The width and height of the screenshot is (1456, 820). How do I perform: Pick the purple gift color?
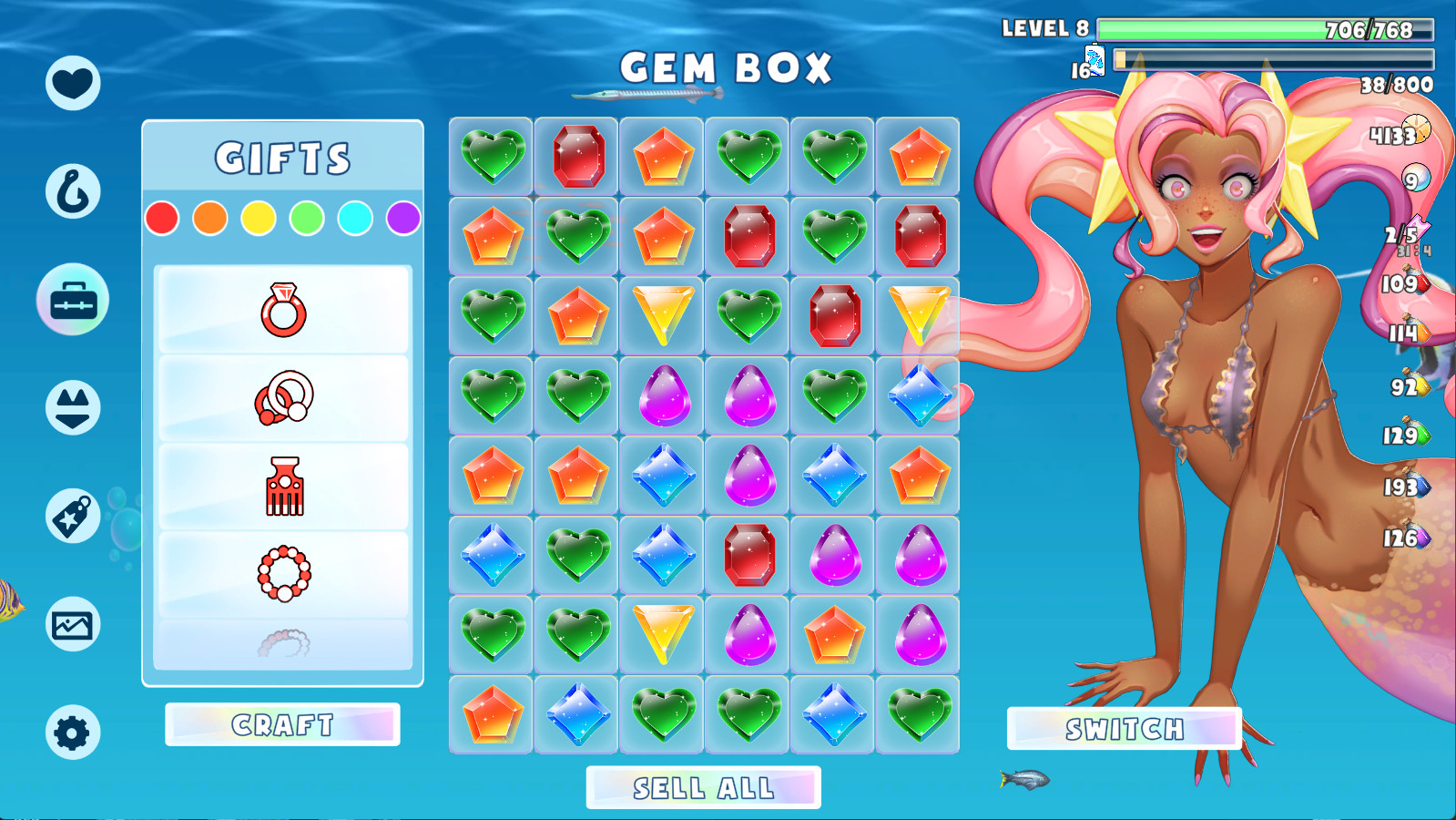[403, 219]
